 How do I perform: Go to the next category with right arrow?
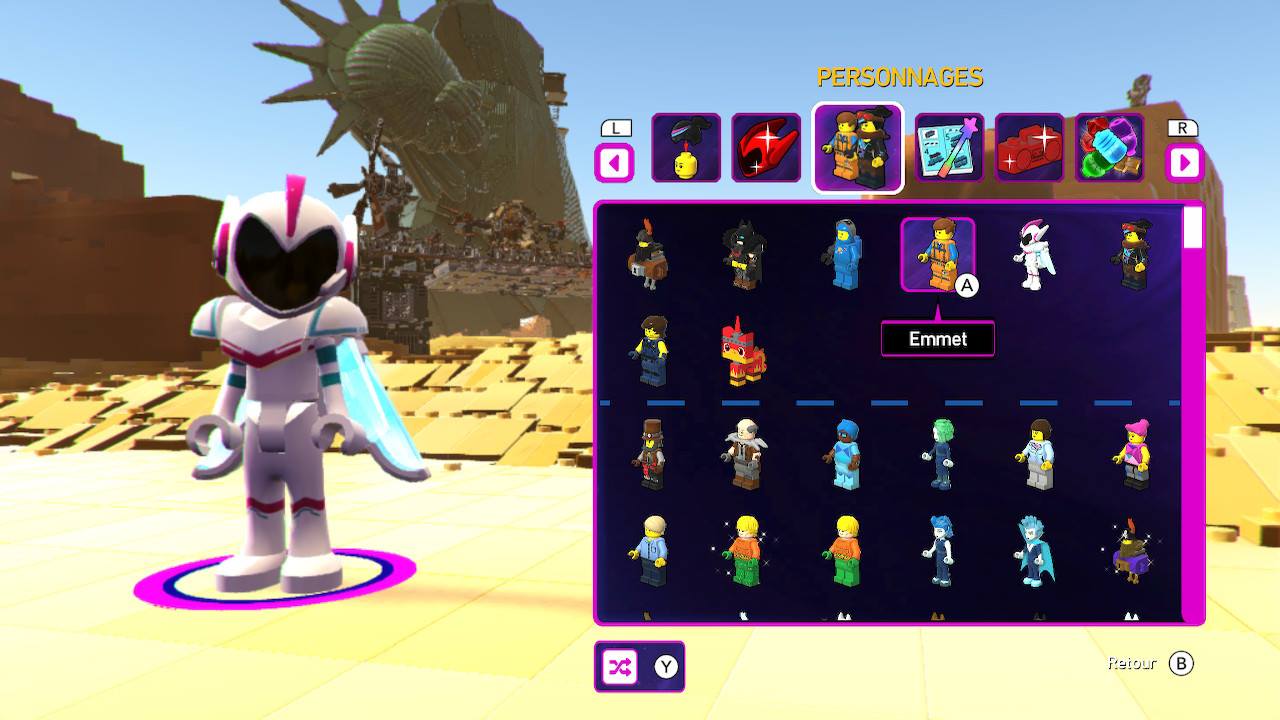click(1184, 162)
